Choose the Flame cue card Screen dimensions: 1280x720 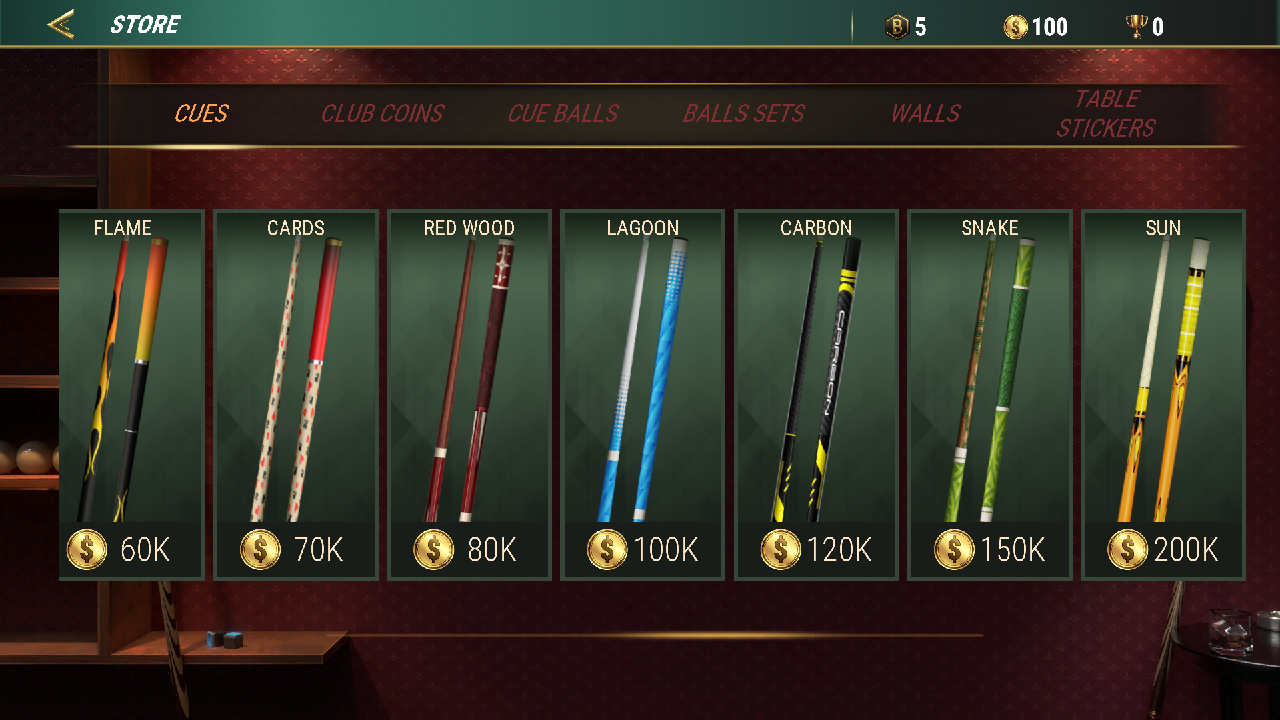131,394
